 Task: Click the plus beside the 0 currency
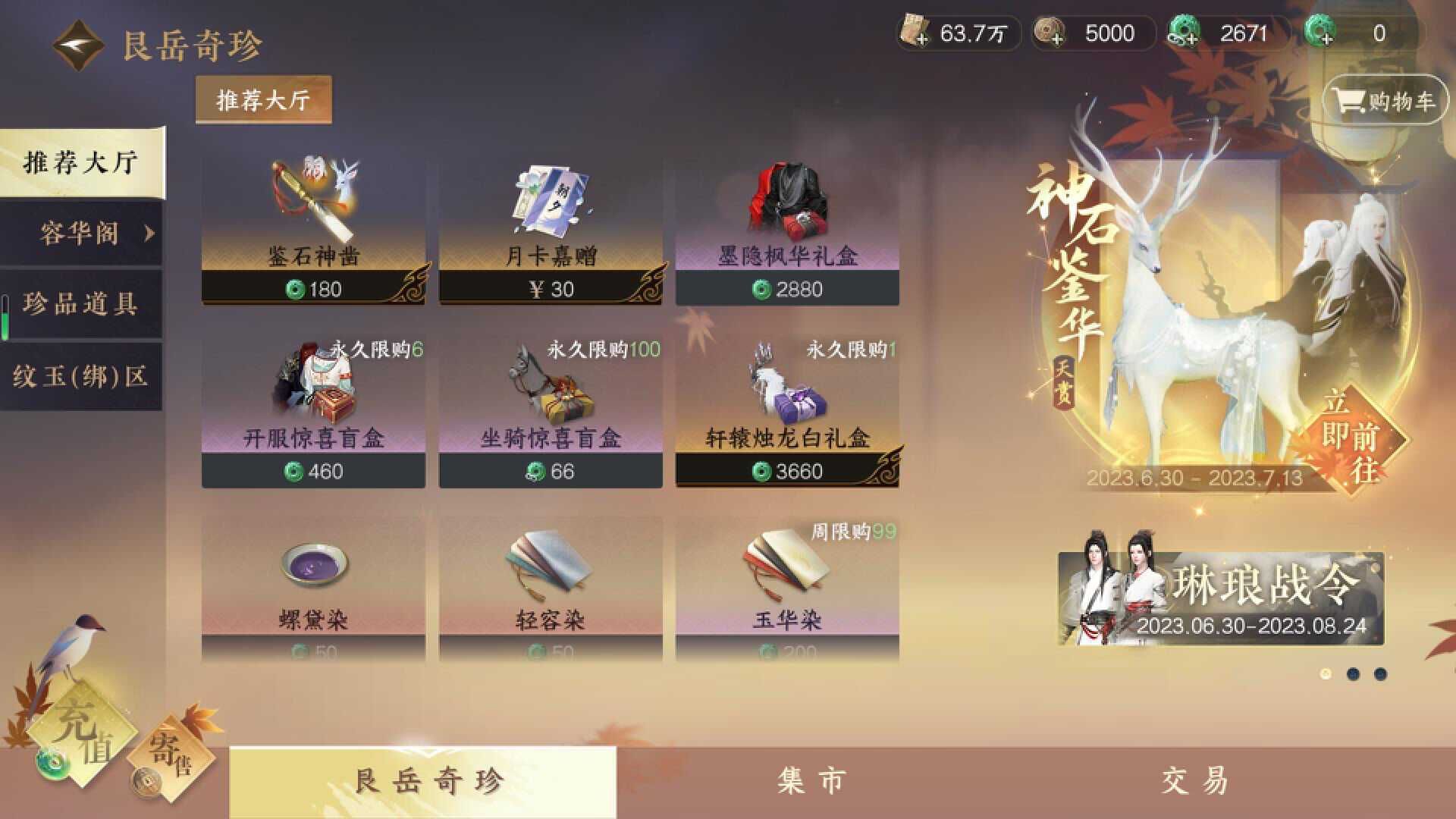(x=1327, y=38)
